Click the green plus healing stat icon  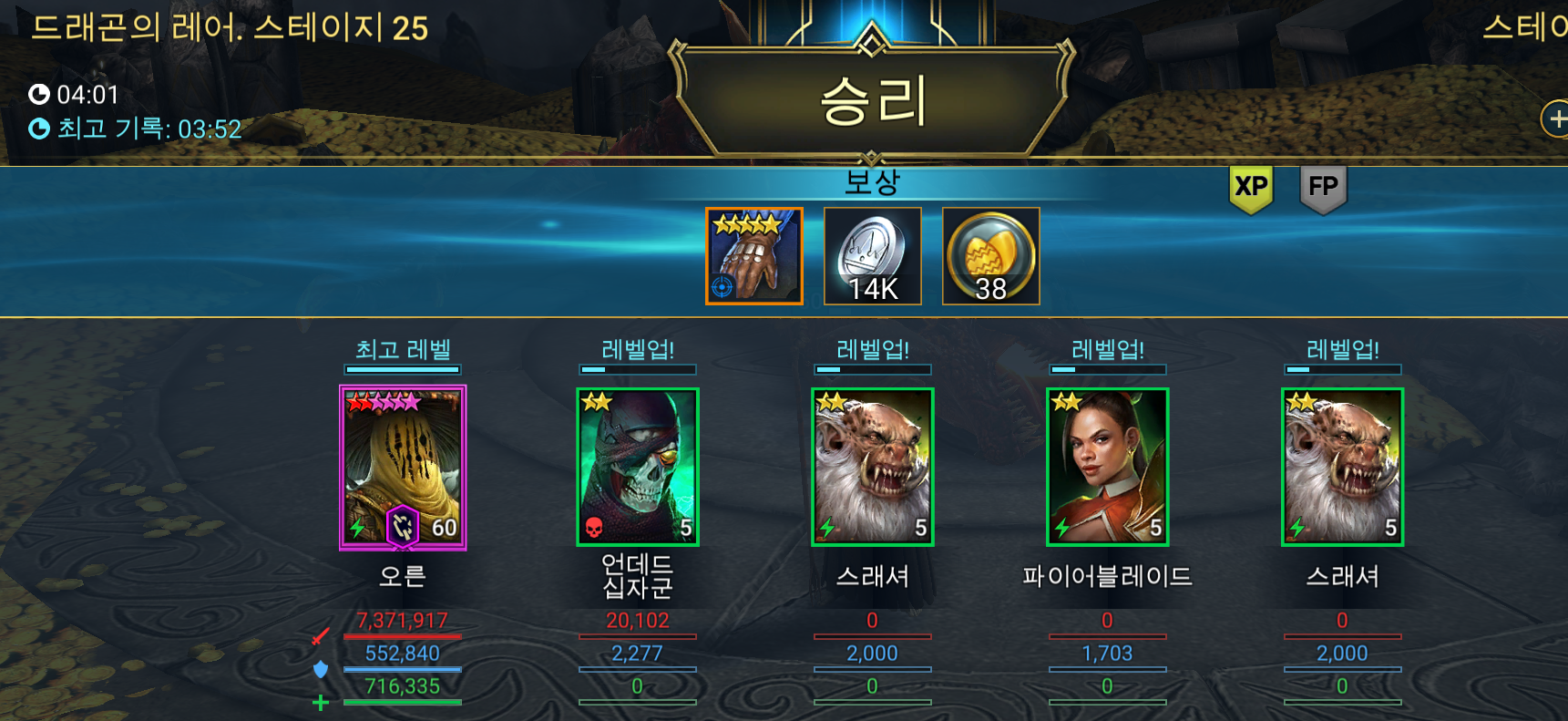(319, 702)
